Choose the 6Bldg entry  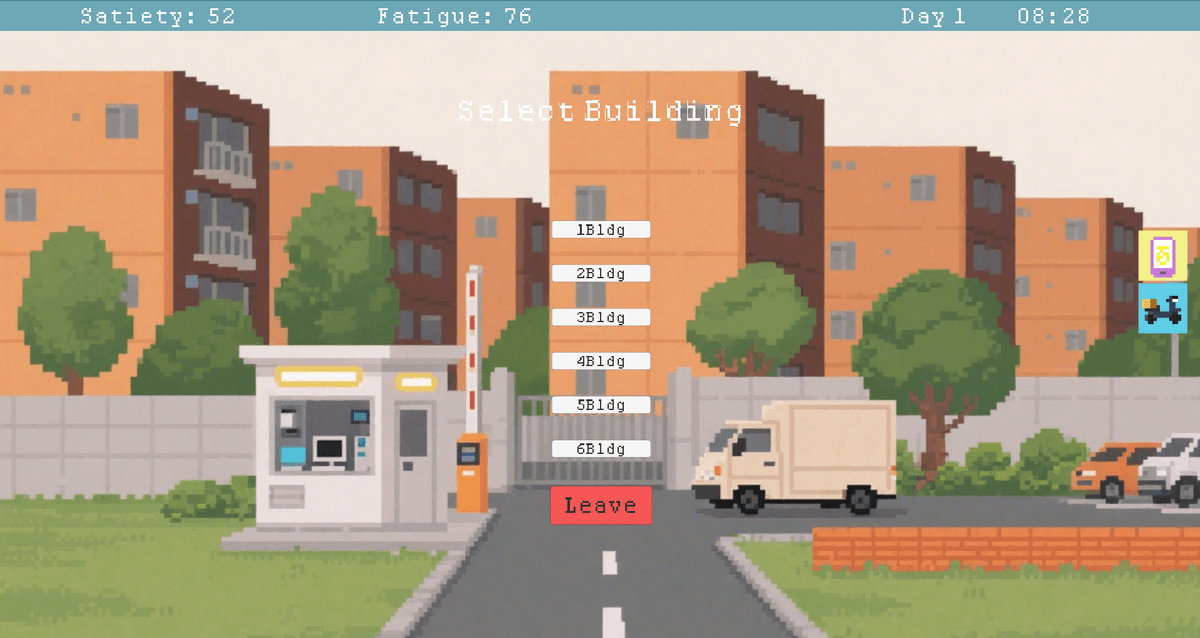coord(601,449)
